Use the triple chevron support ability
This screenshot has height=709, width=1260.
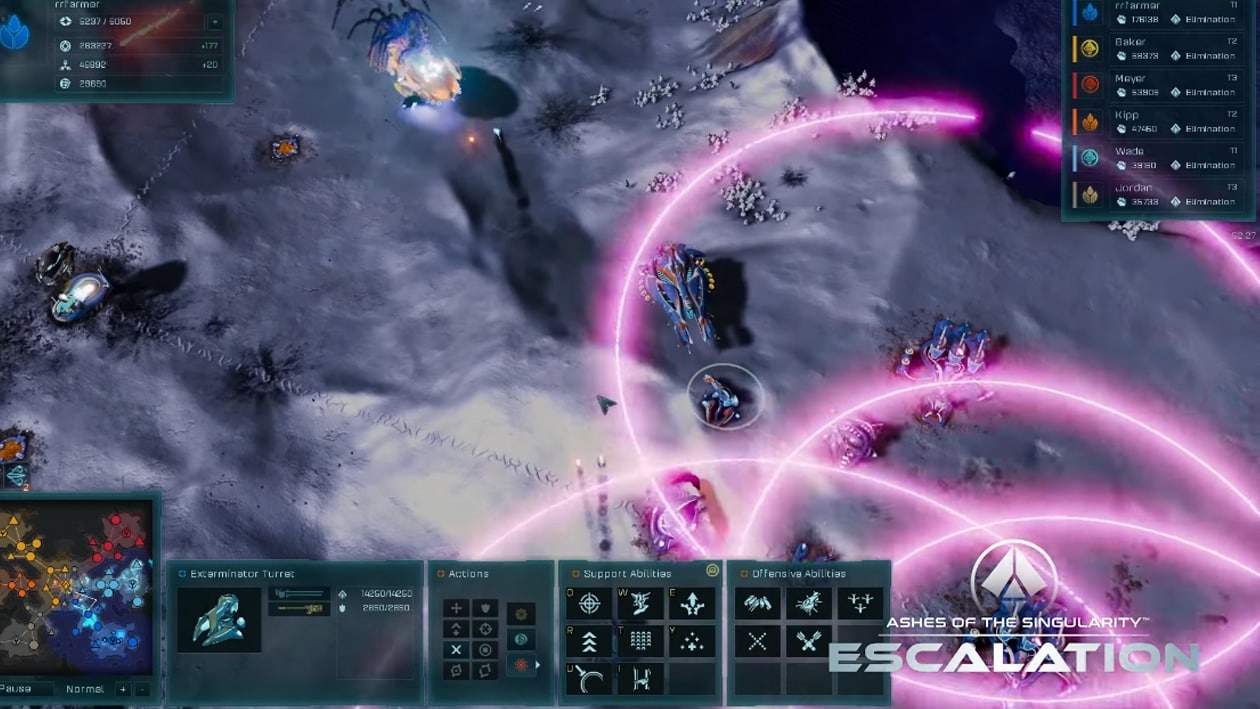click(590, 641)
